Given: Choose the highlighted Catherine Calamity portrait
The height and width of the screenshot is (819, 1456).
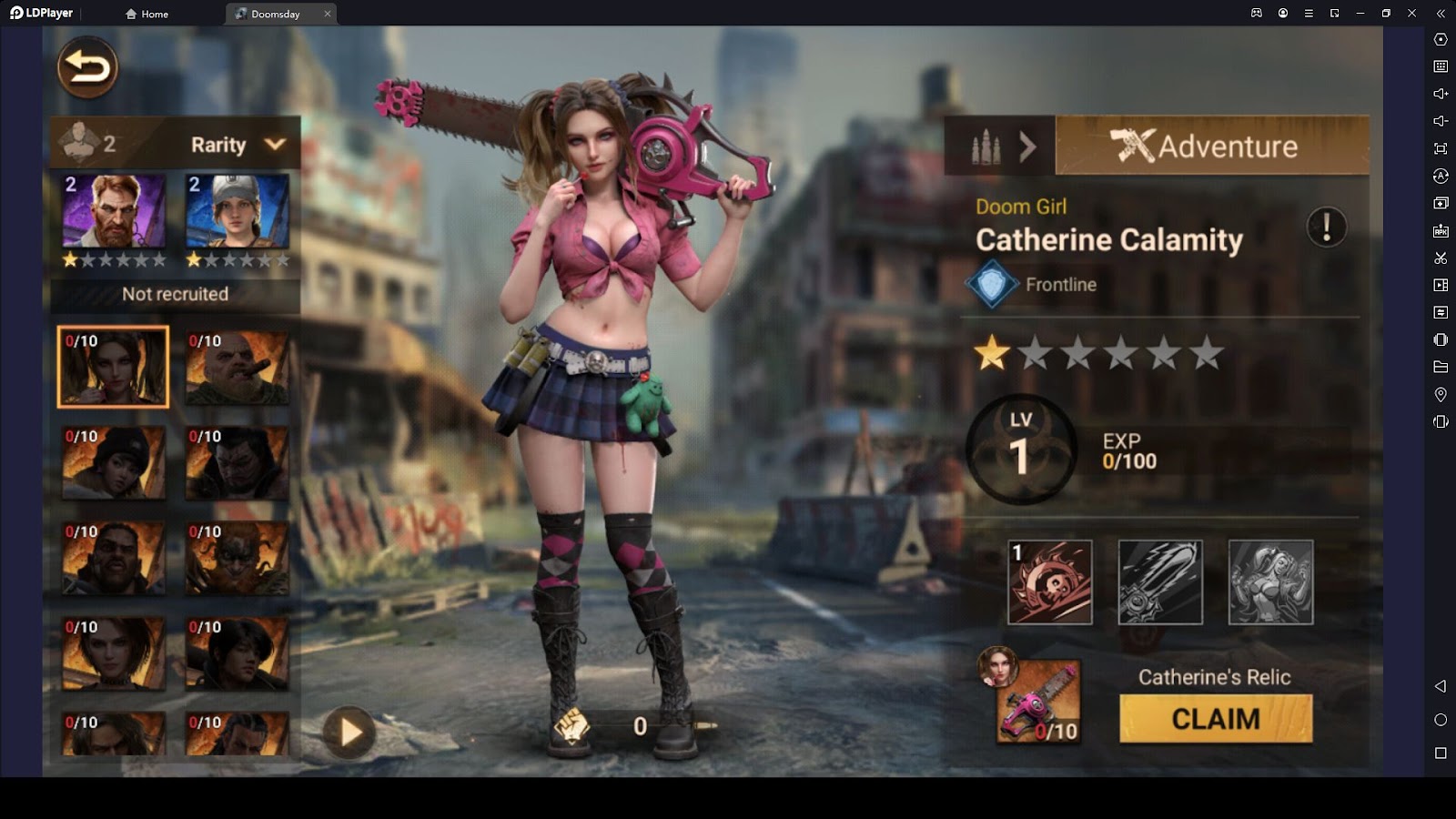Looking at the screenshot, I should point(113,367).
